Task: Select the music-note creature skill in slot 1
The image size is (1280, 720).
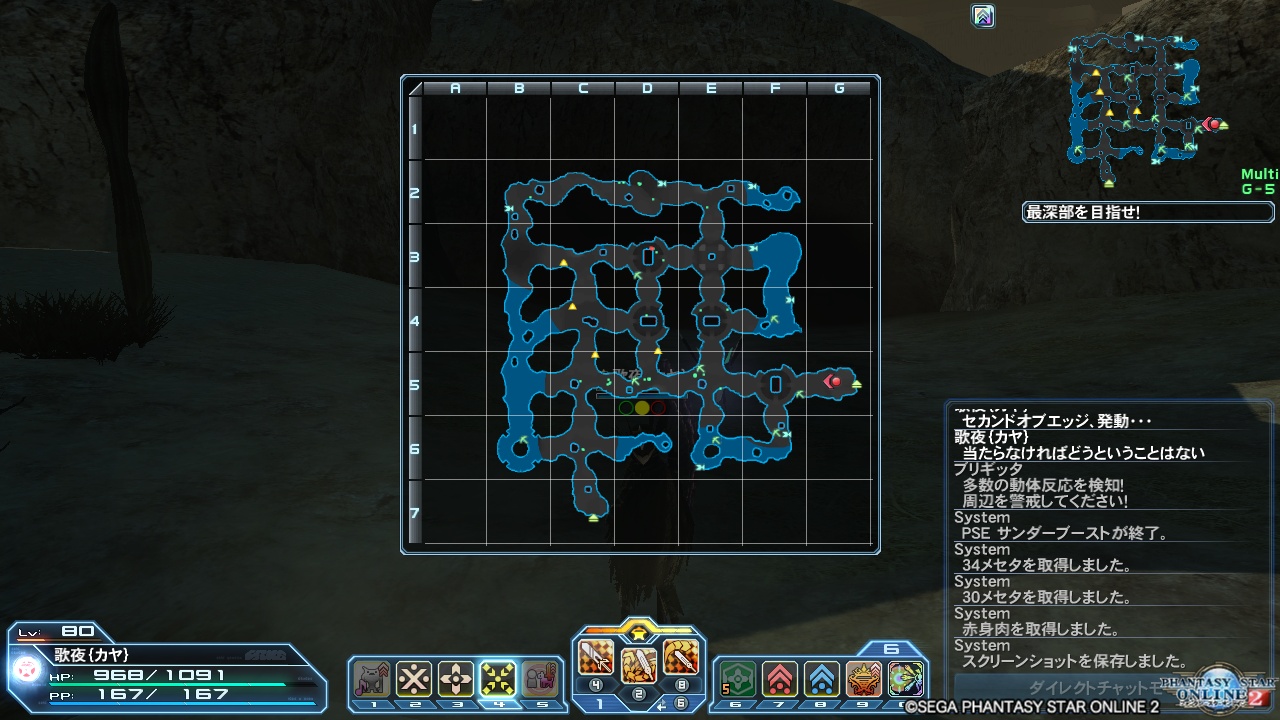Action: 371,680
